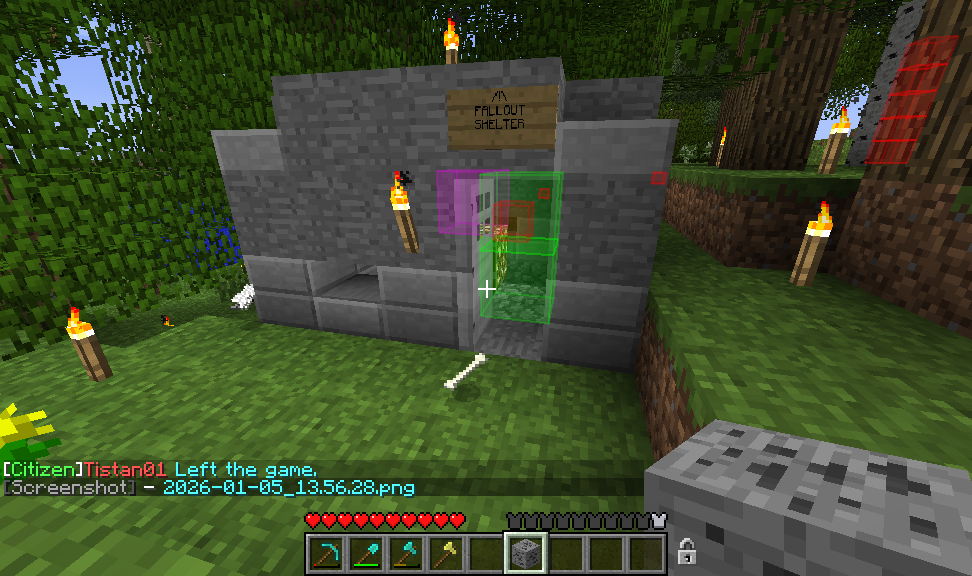The width and height of the screenshot is (972, 576).
Task: Select the diamond shovel hotbar slot
Action: [x=366, y=553]
